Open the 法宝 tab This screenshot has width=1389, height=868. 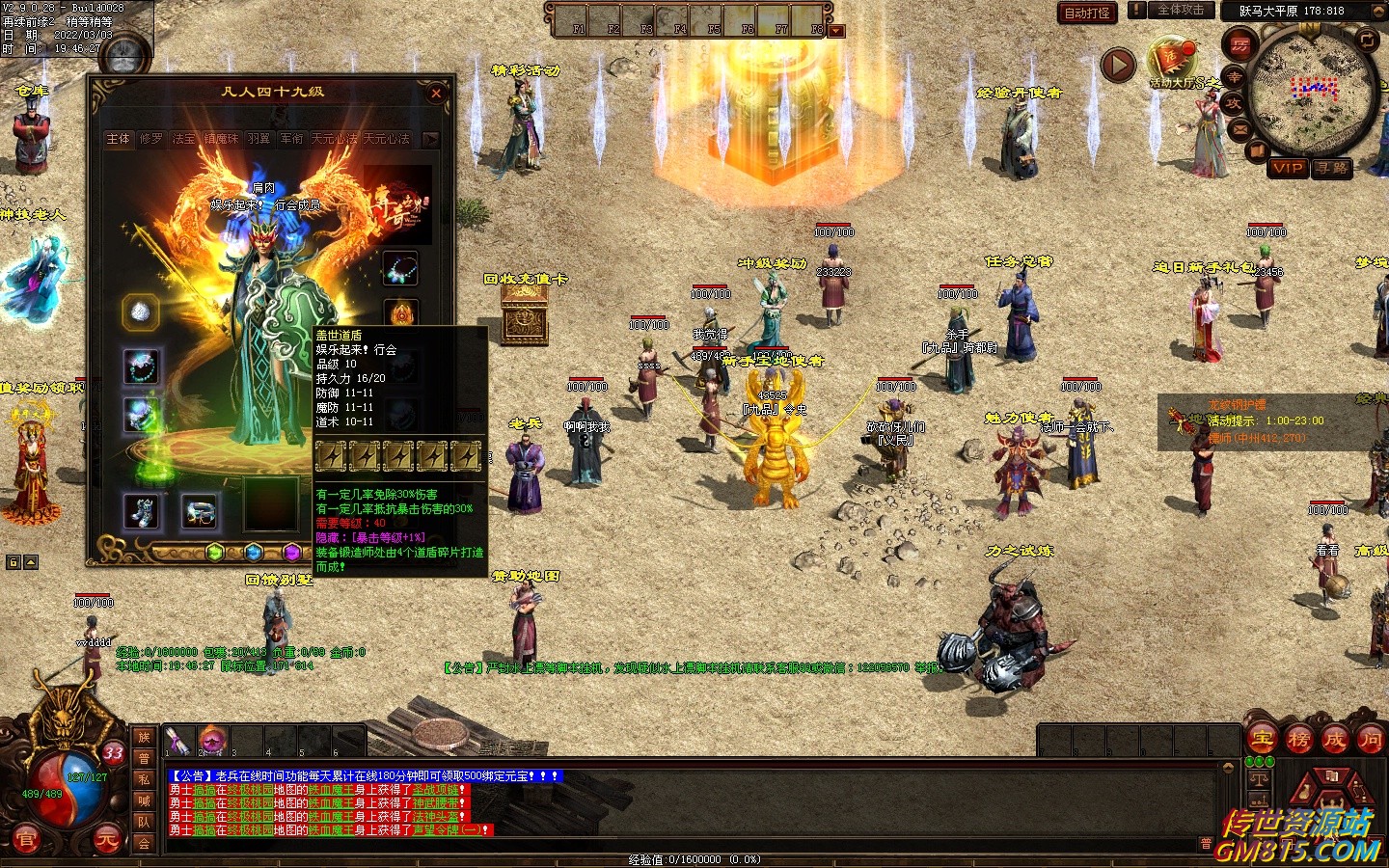point(183,139)
